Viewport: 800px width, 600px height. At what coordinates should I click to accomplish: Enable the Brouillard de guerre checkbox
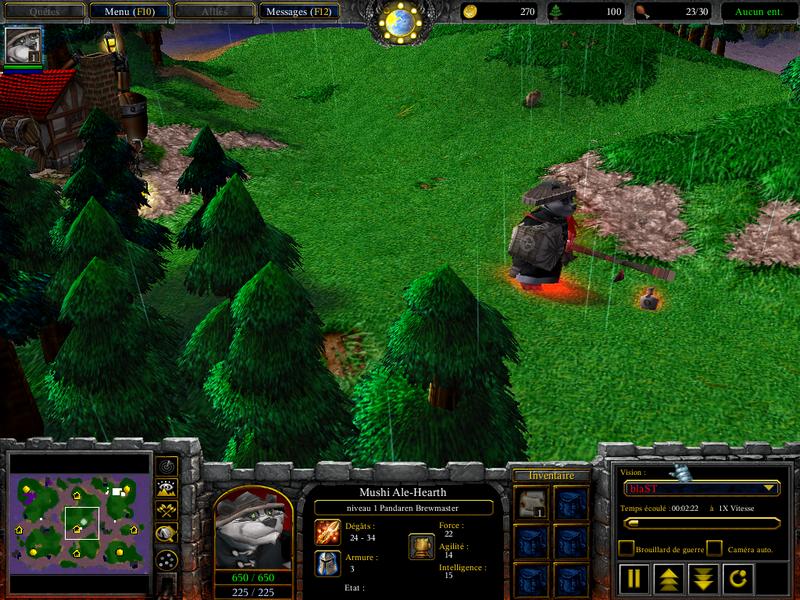click(626, 548)
